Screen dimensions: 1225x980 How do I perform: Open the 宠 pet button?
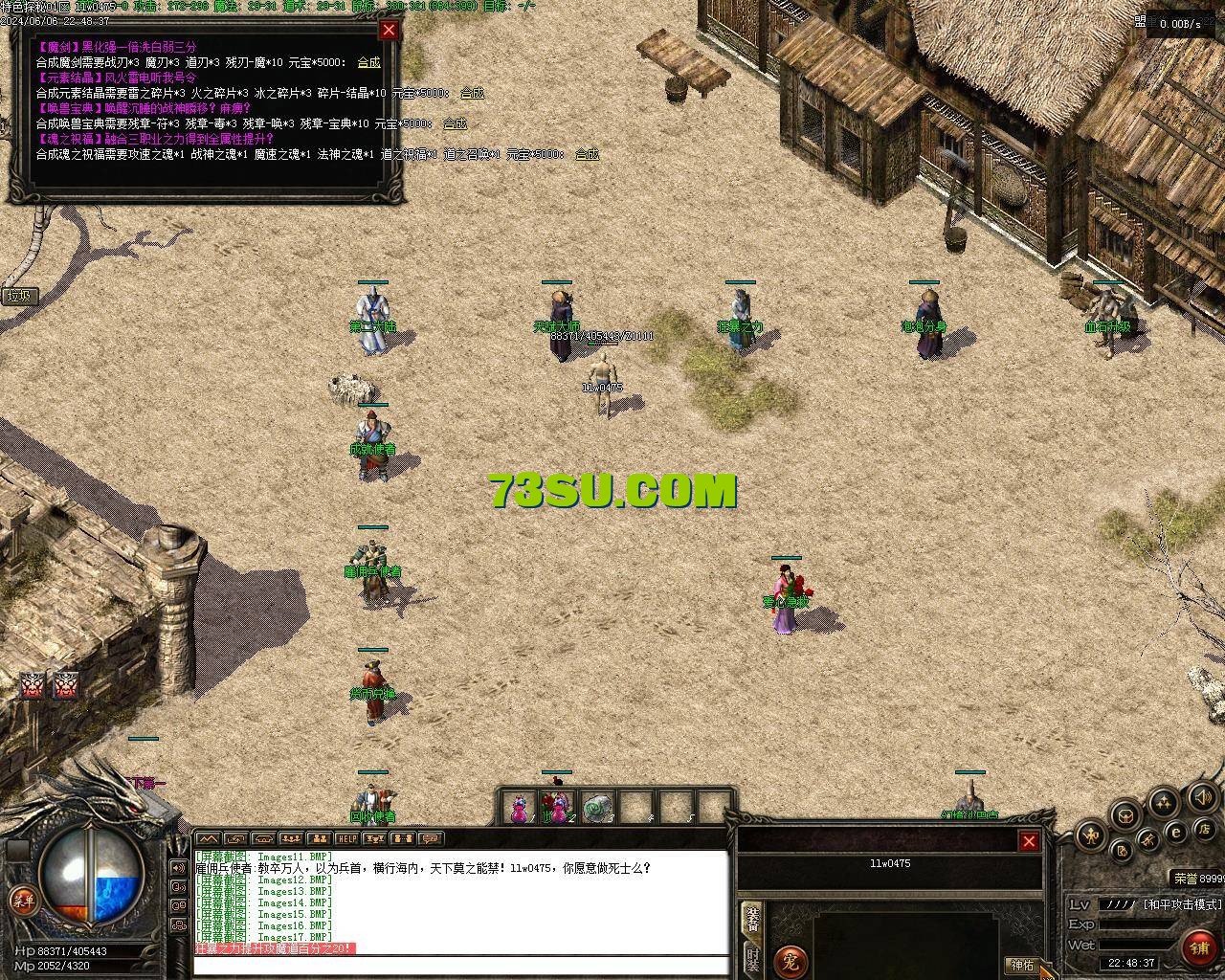791,960
